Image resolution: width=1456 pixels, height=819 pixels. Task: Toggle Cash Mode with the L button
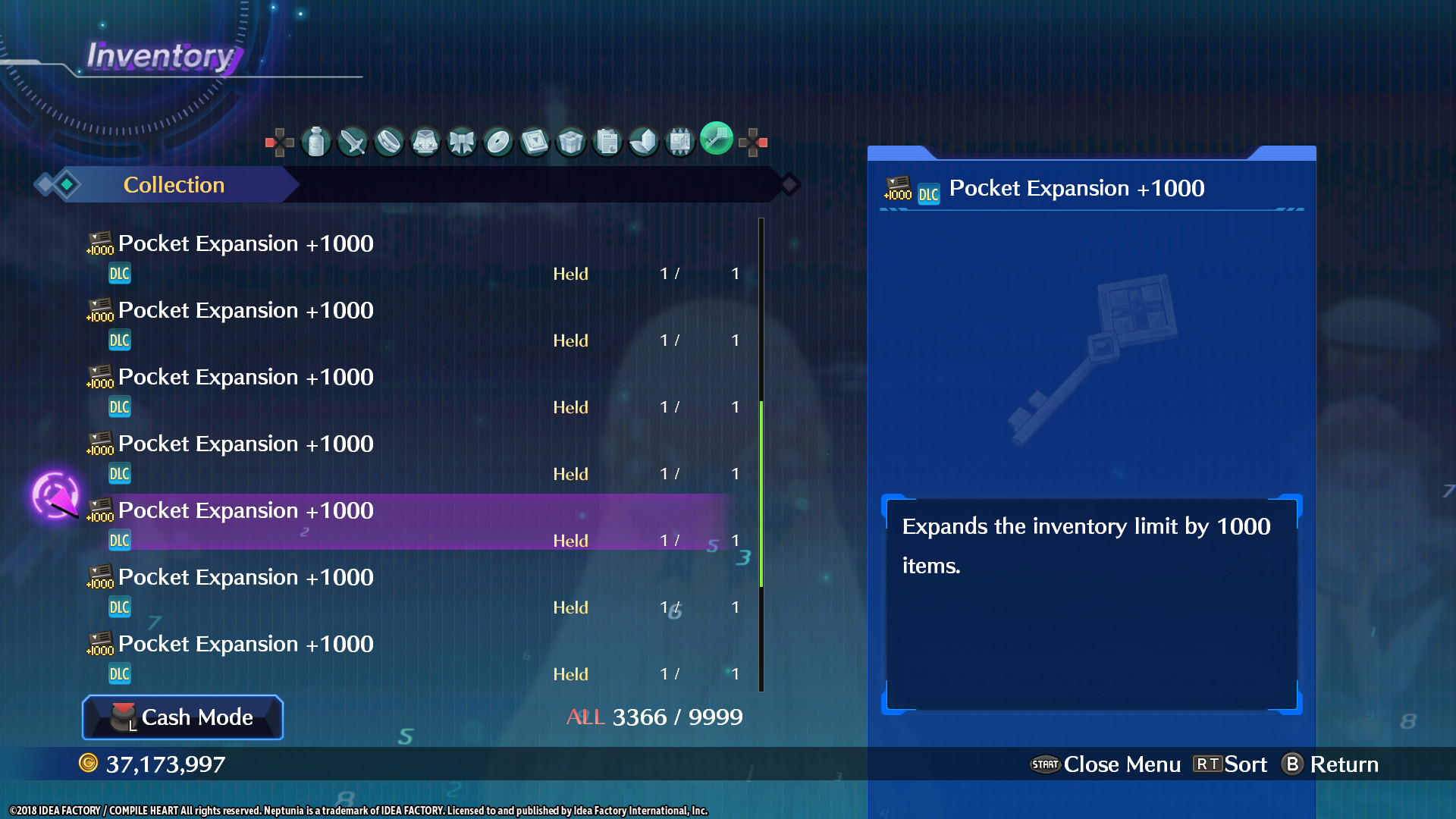point(182,717)
